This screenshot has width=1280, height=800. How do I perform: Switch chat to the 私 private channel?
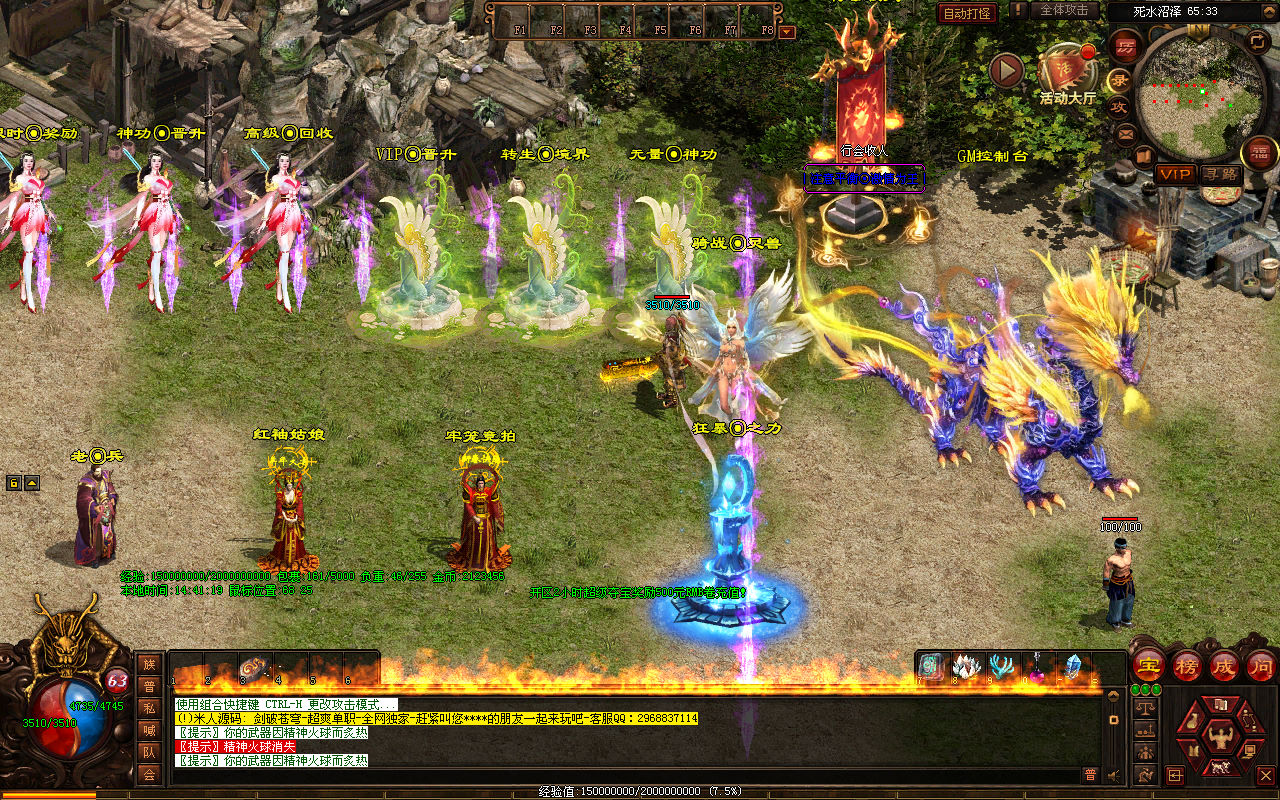pos(149,708)
